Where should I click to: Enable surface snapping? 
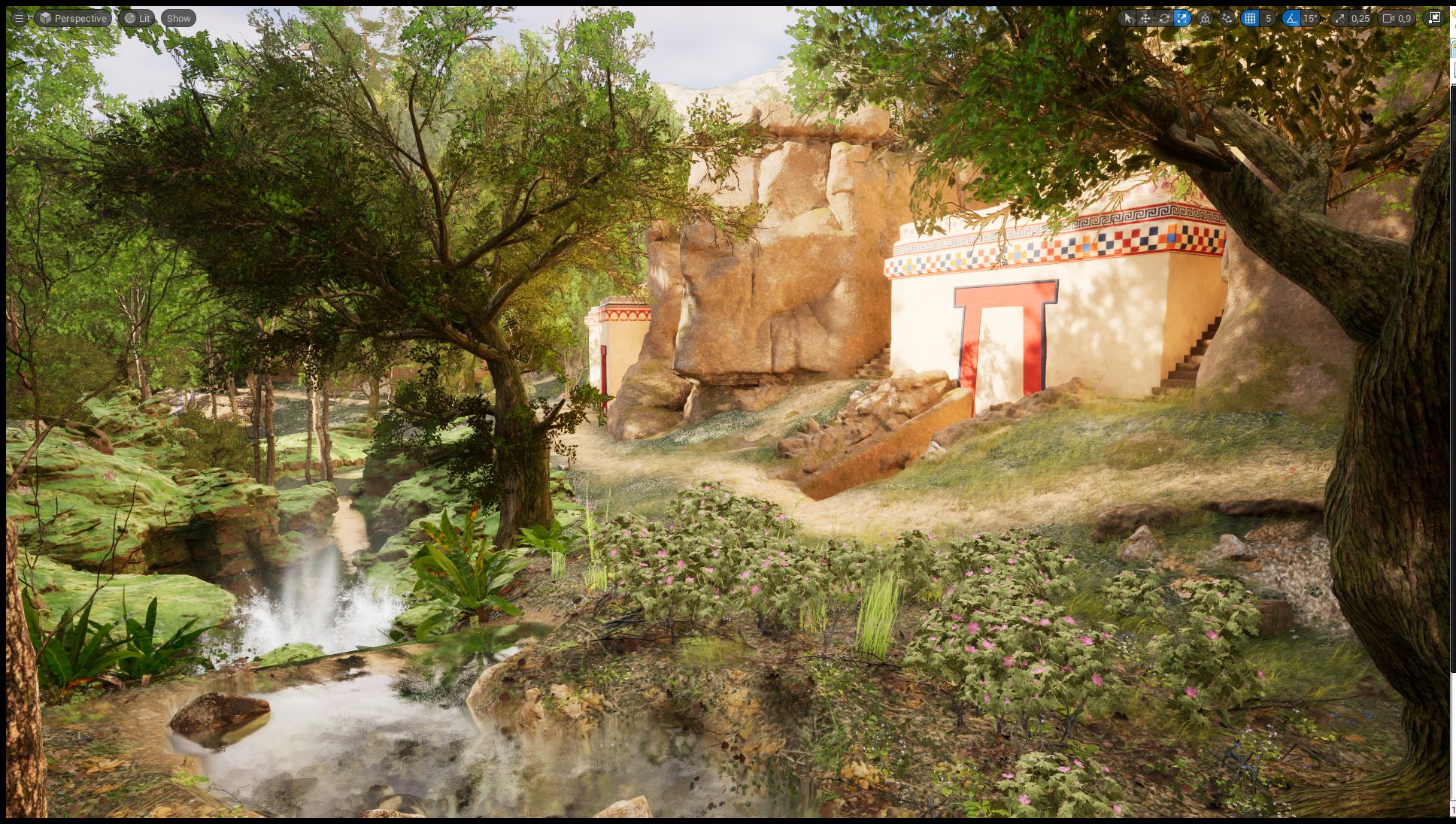pyautogui.click(x=1227, y=19)
